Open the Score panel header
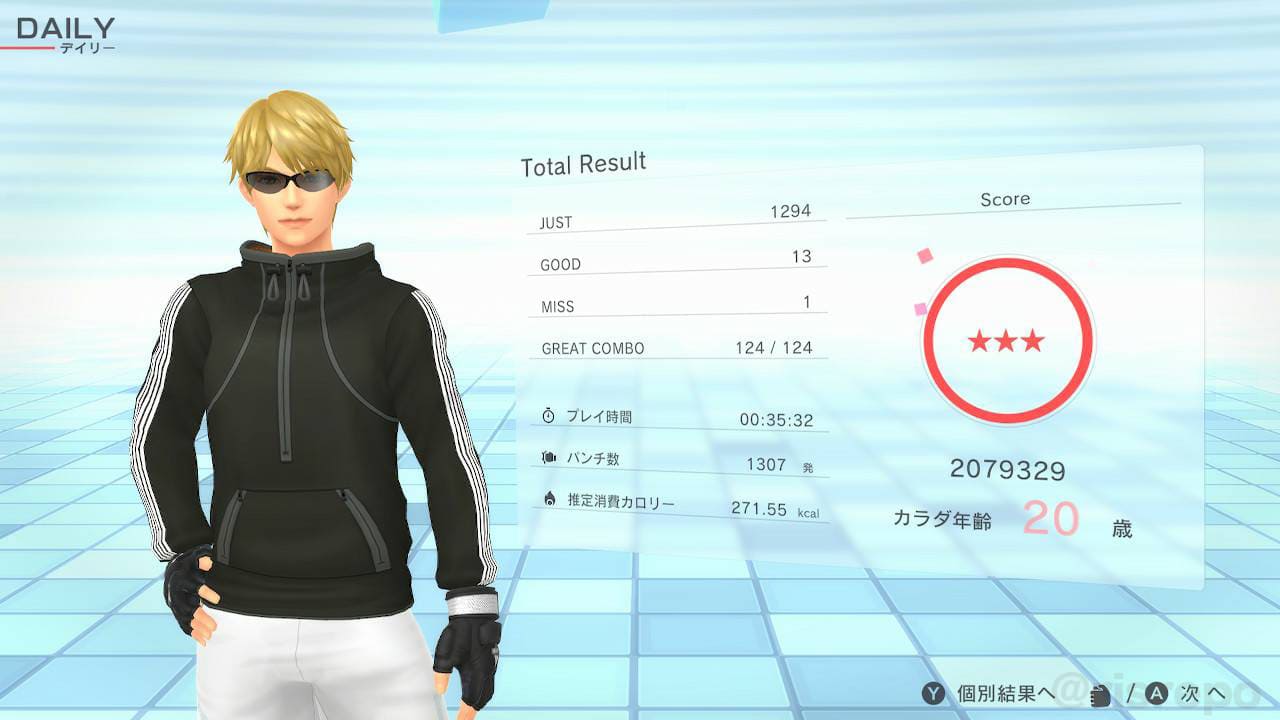This screenshot has width=1280, height=720. (x=1005, y=198)
